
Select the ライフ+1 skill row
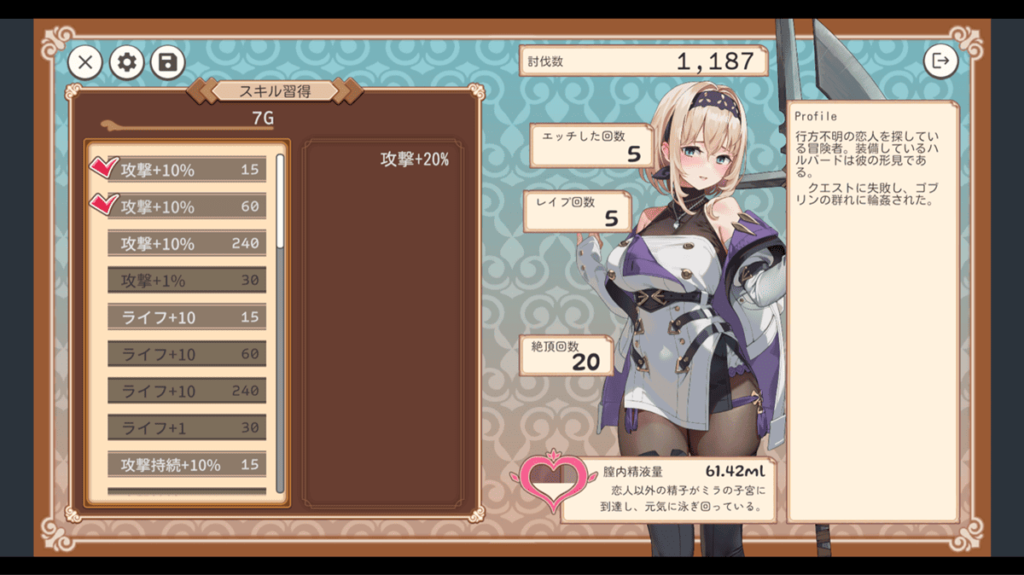(187, 428)
